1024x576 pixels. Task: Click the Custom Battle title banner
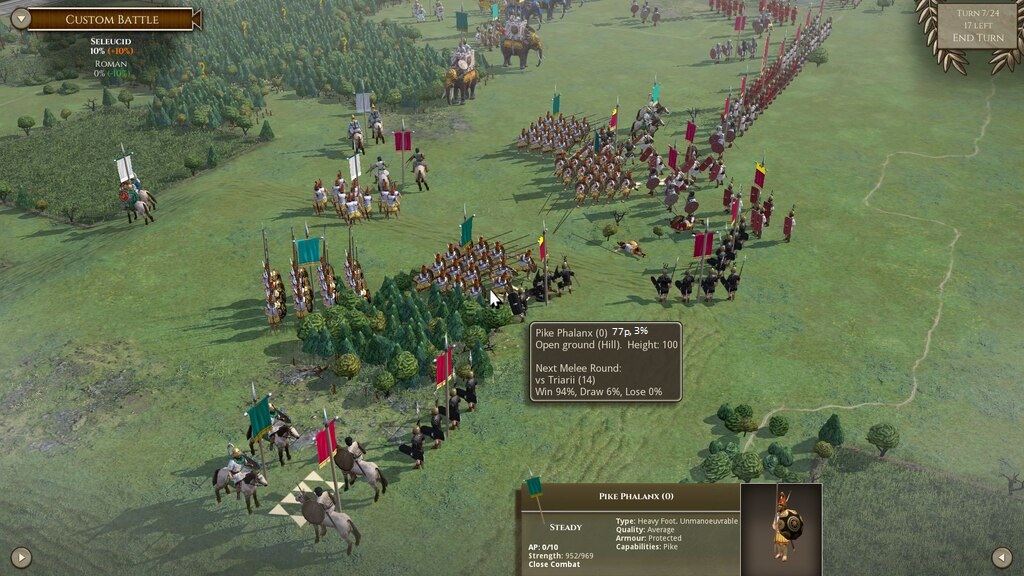[111, 19]
